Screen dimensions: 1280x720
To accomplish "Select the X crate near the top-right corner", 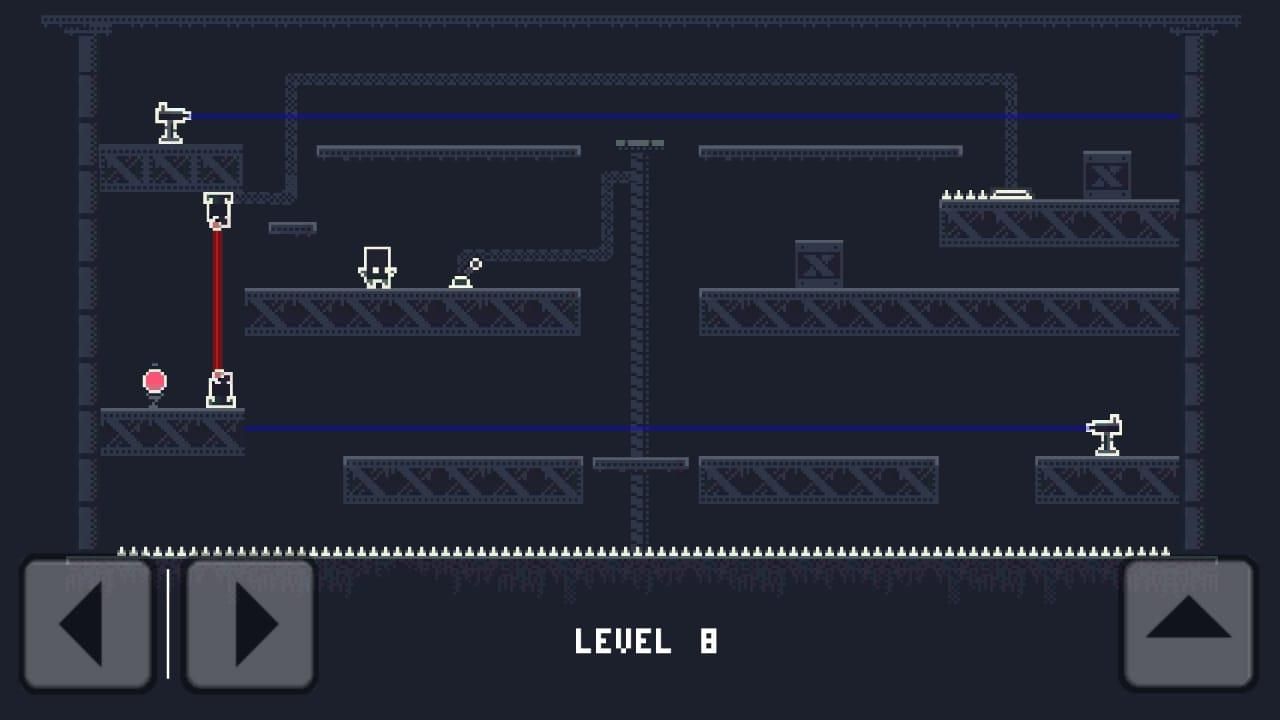I will pyautogui.click(x=1106, y=172).
